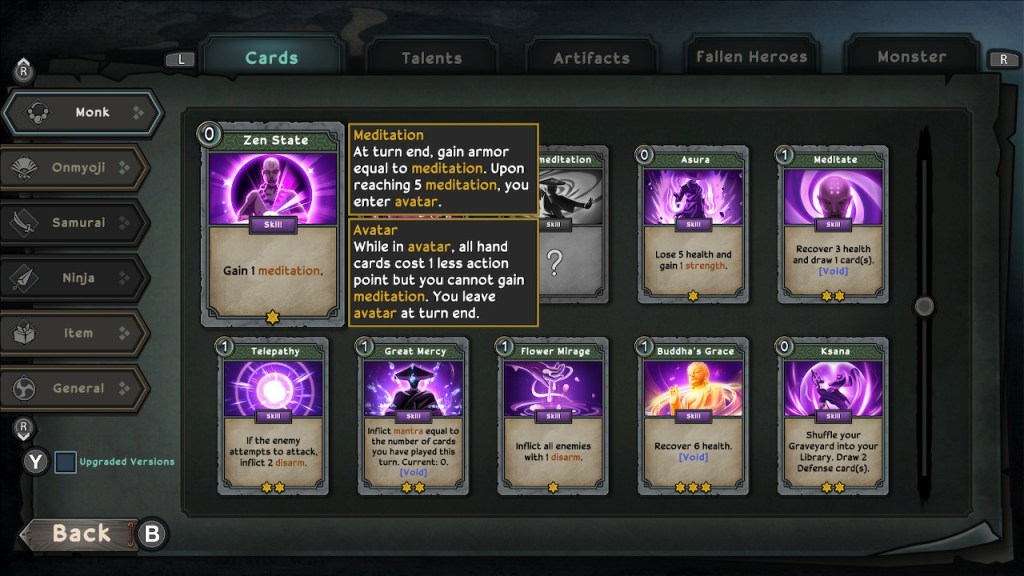Switch to the Ninja card category
The width and height of the screenshot is (1024, 576).
(x=77, y=278)
